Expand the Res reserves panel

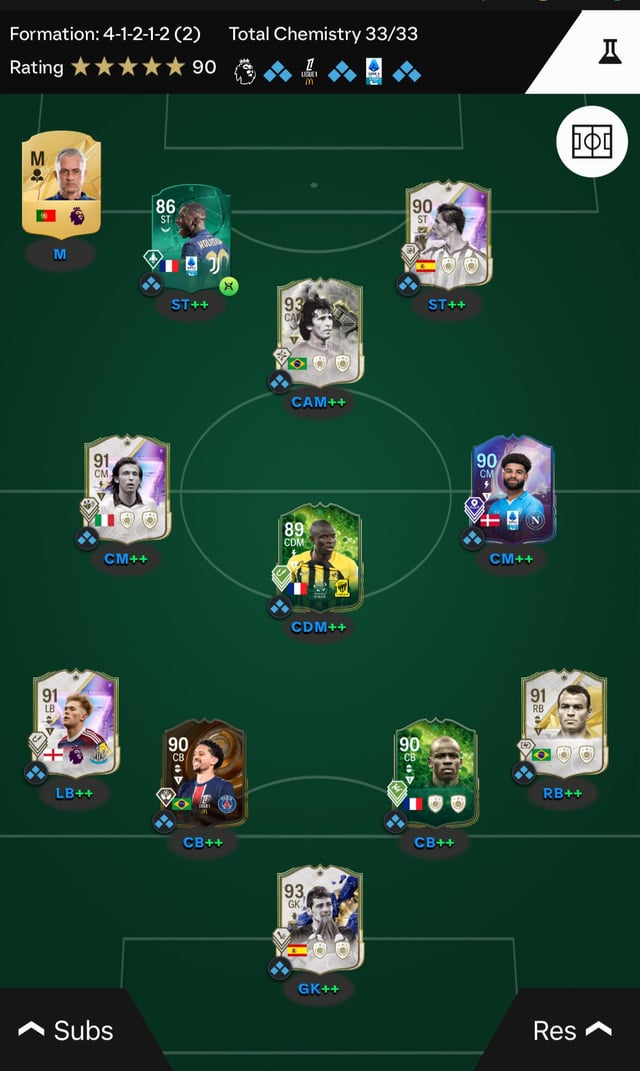pyautogui.click(x=572, y=1030)
